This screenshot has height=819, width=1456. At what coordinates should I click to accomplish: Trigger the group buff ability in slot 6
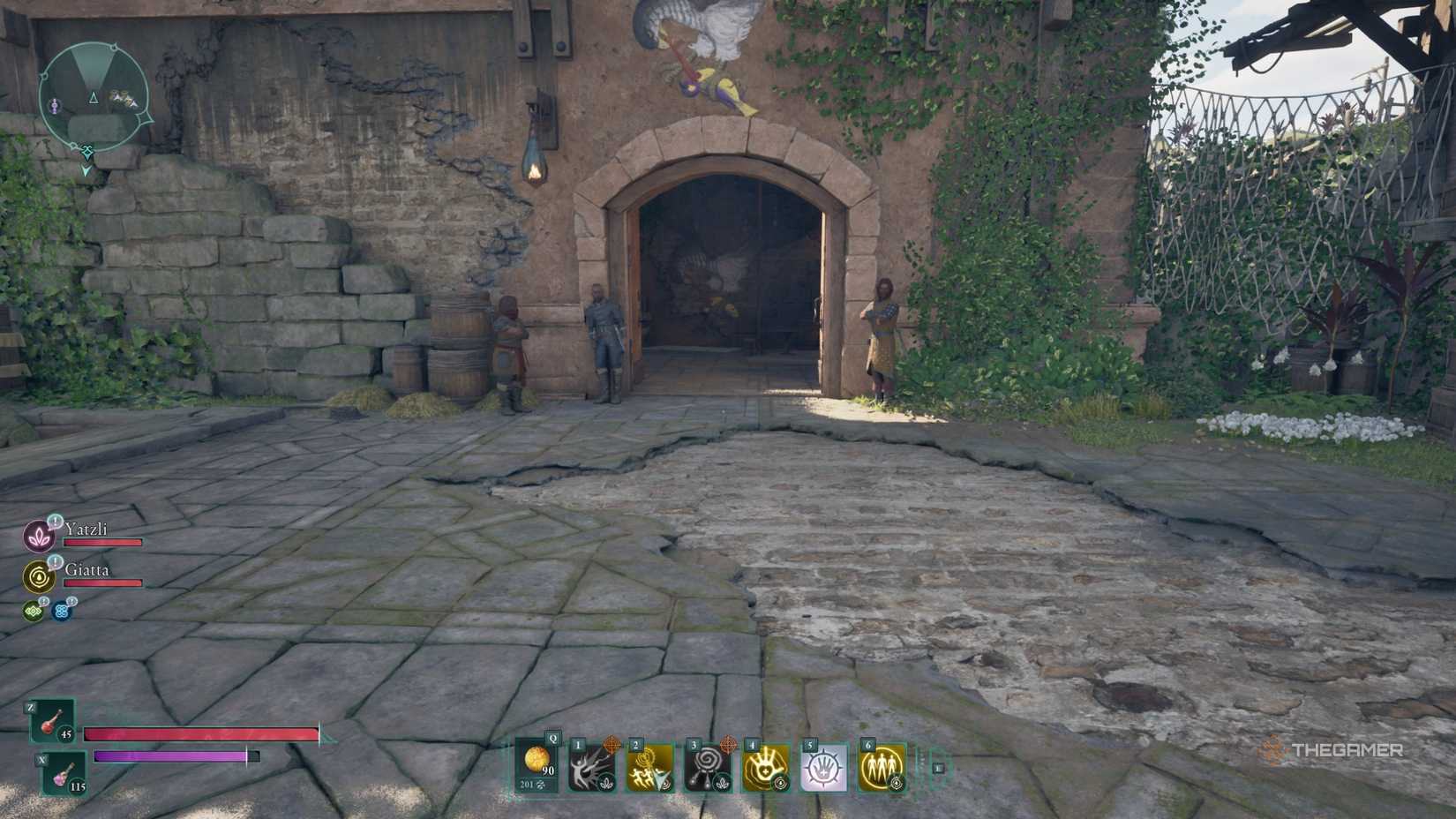coord(882,766)
